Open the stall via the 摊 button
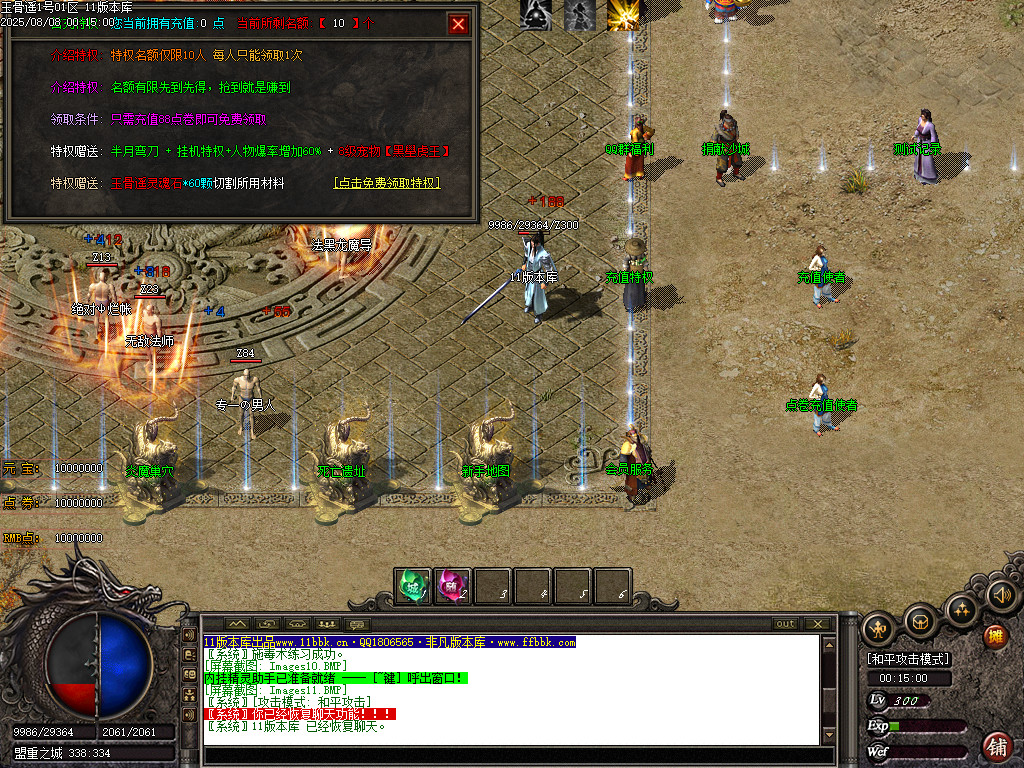 [996, 636]
